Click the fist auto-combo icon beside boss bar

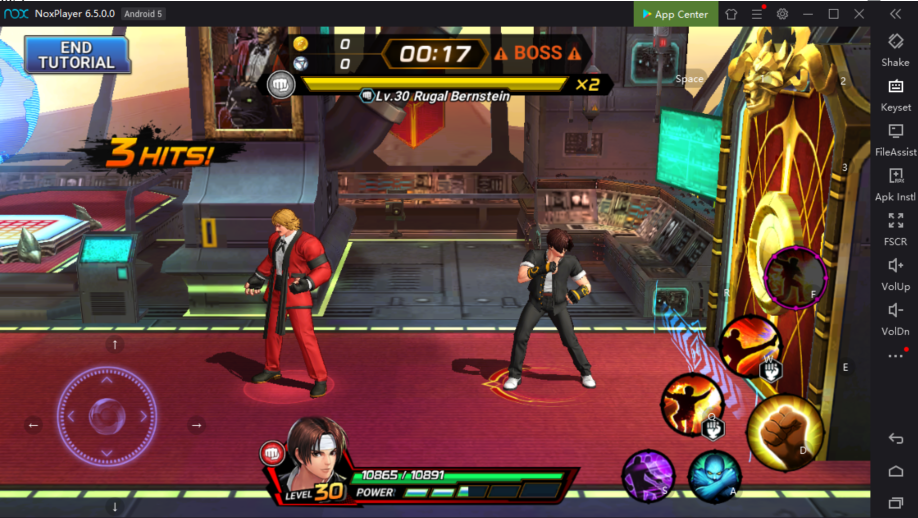[279, 85]
